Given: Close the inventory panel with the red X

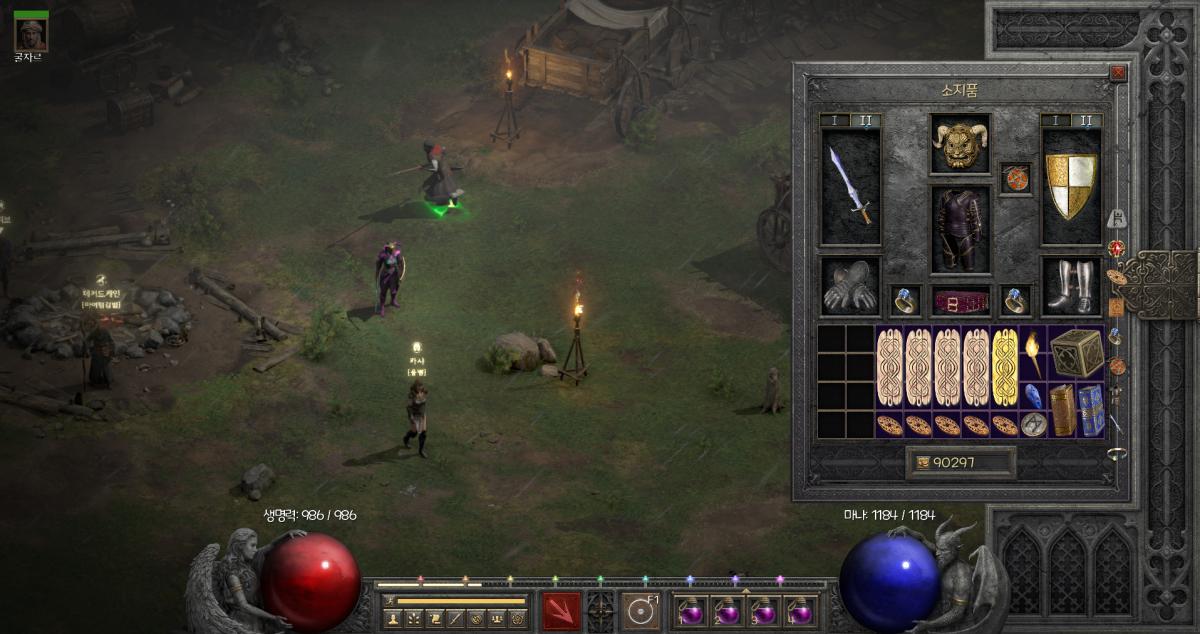Looking at the screenshot, I should coord(1118,73).
